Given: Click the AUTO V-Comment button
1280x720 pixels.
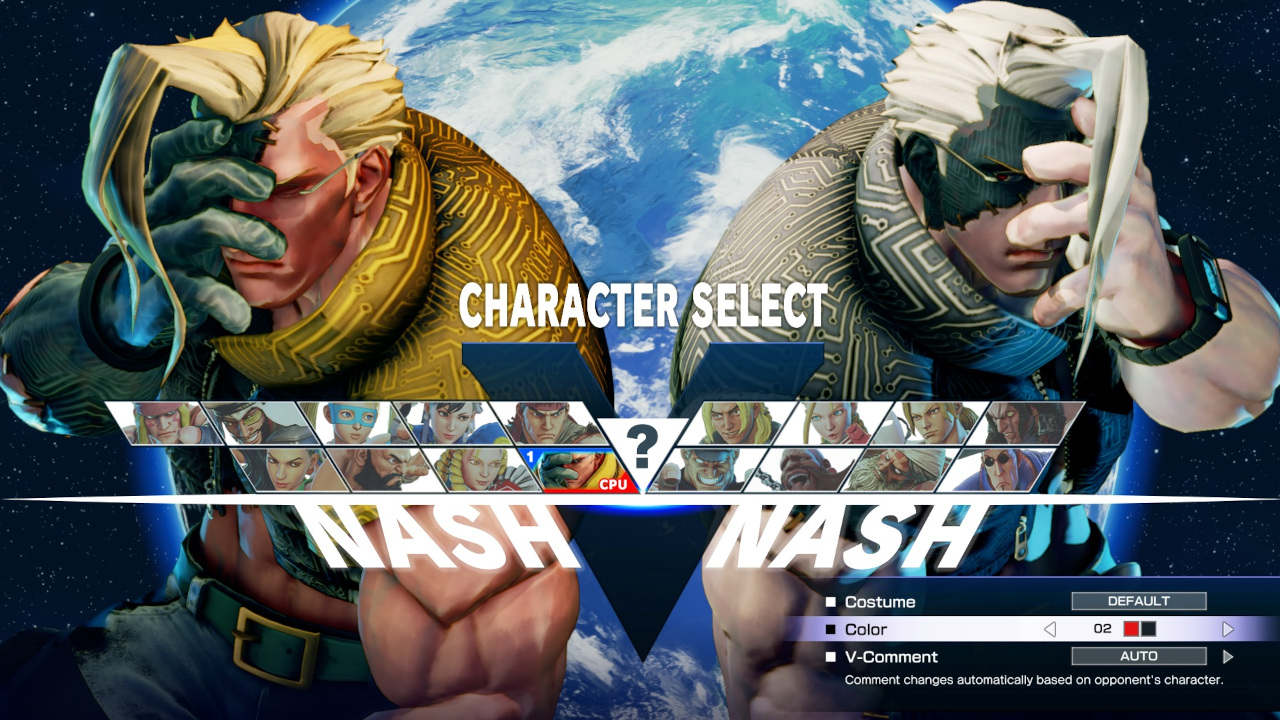Looking at the screenshot, I should coord(1140,656).
